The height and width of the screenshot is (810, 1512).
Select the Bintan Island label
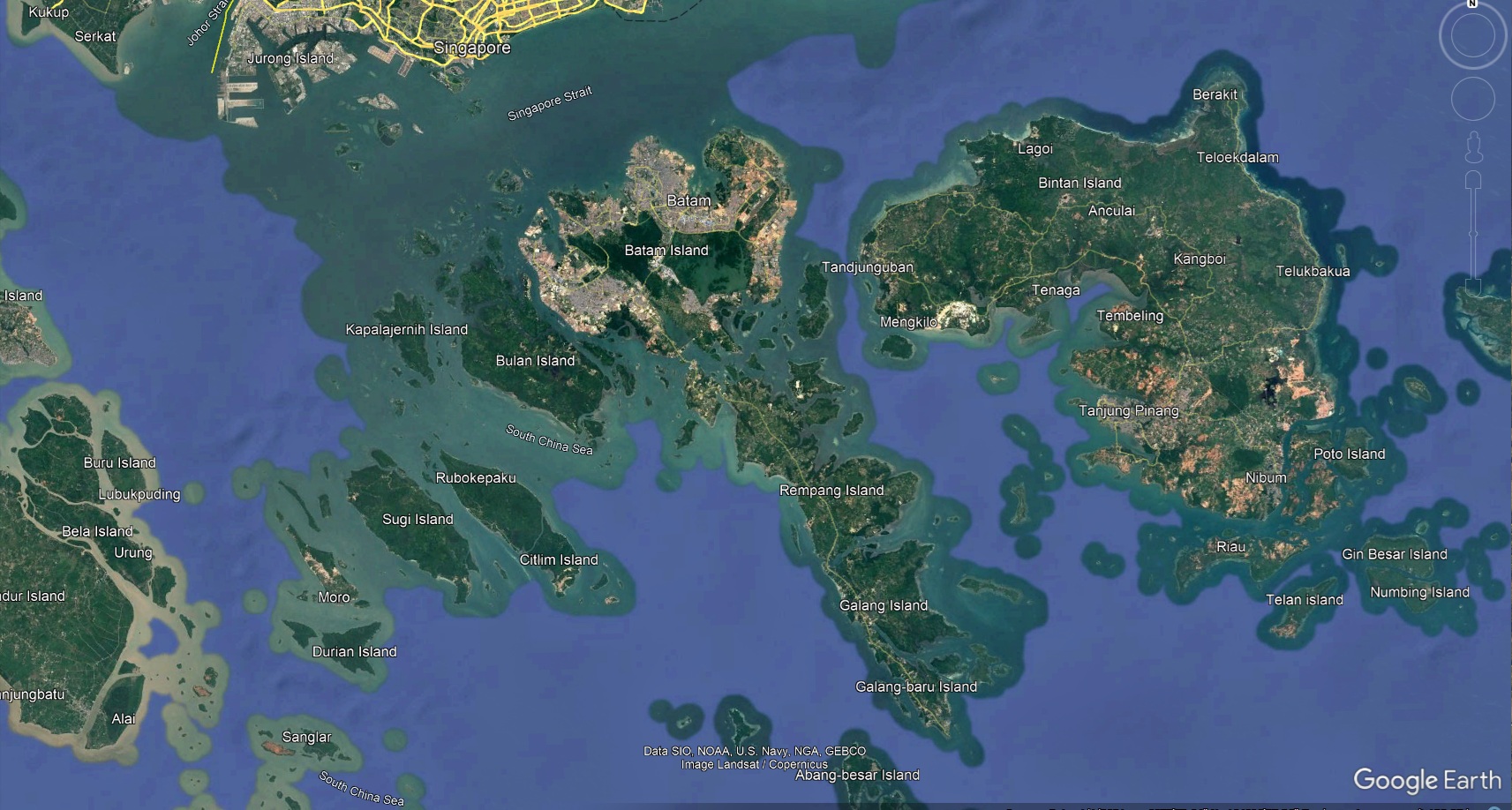[x=1080, y=182]
